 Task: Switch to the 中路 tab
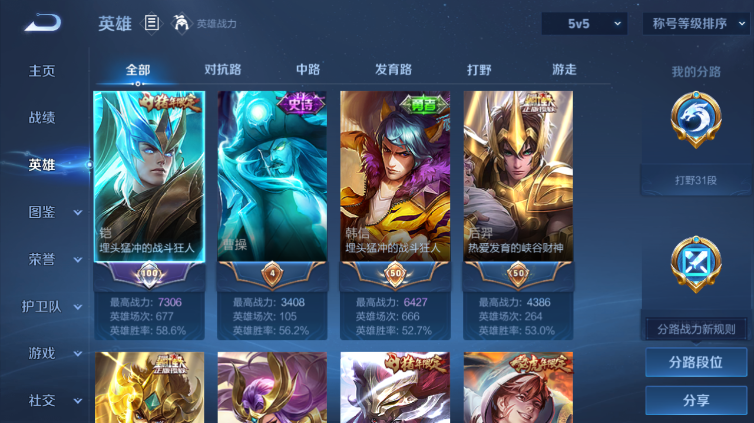coord(308,70)
